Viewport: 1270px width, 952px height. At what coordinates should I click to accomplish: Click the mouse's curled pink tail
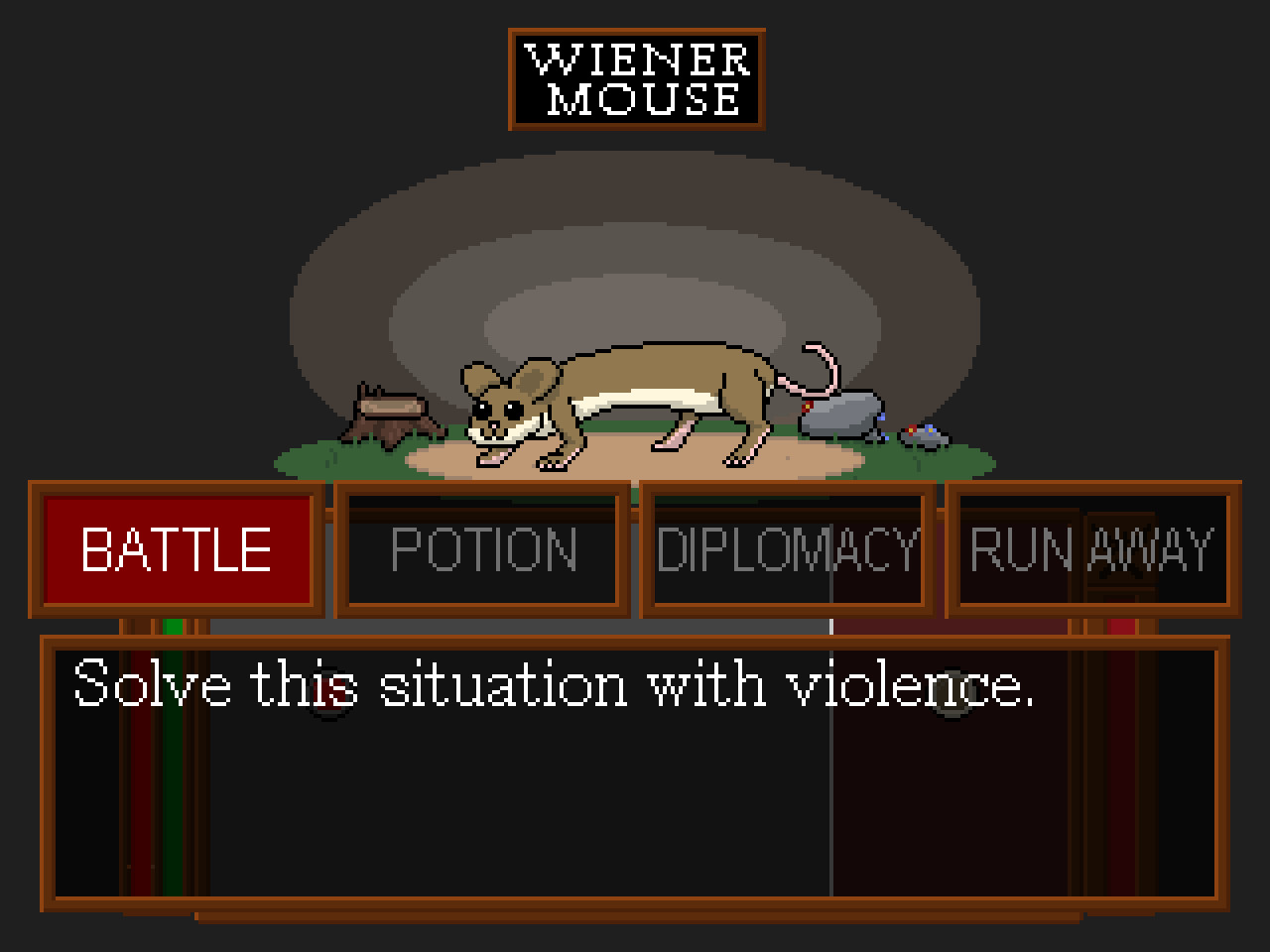[809, 367]
